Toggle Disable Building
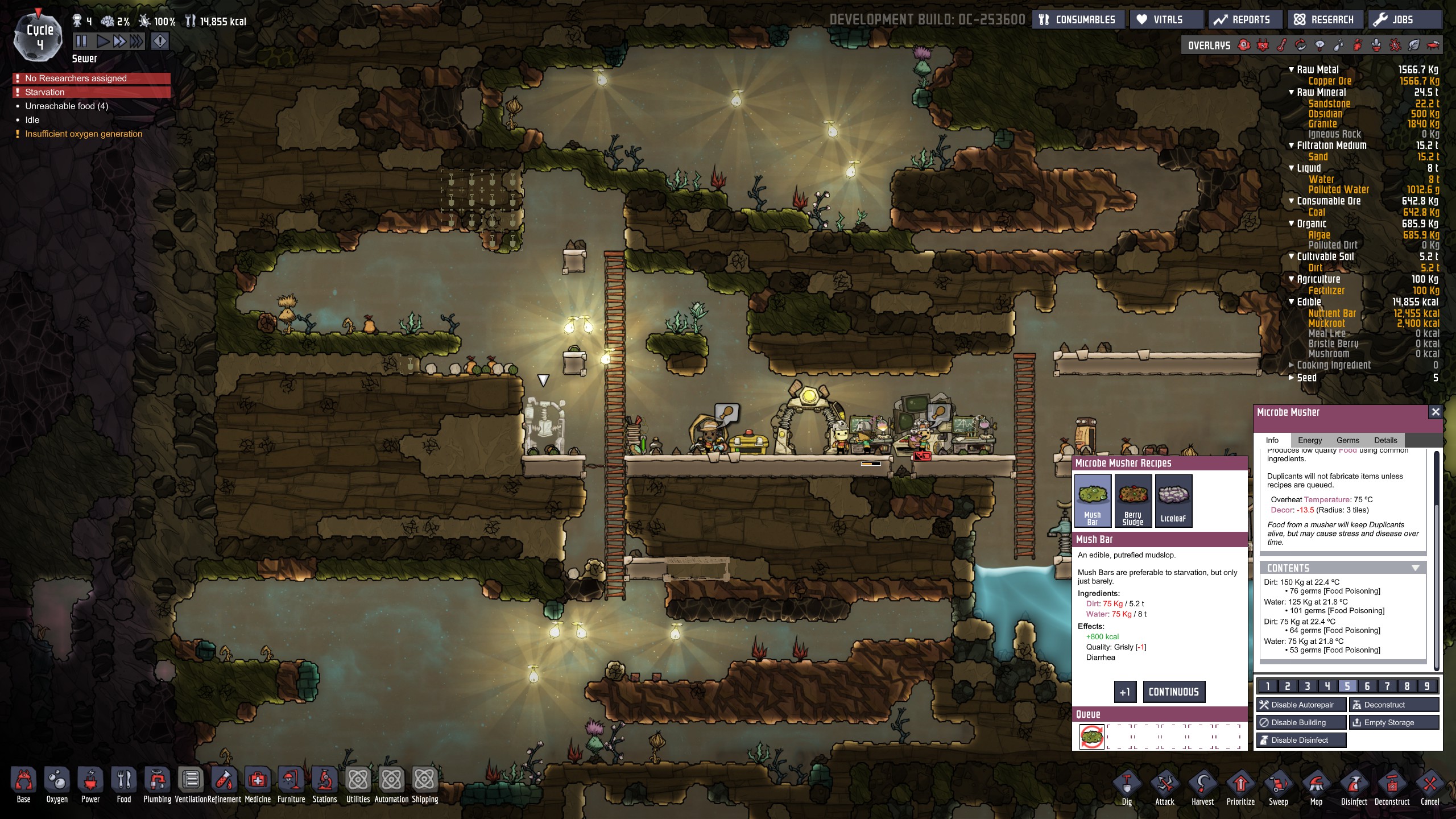 click(1301, 722)
